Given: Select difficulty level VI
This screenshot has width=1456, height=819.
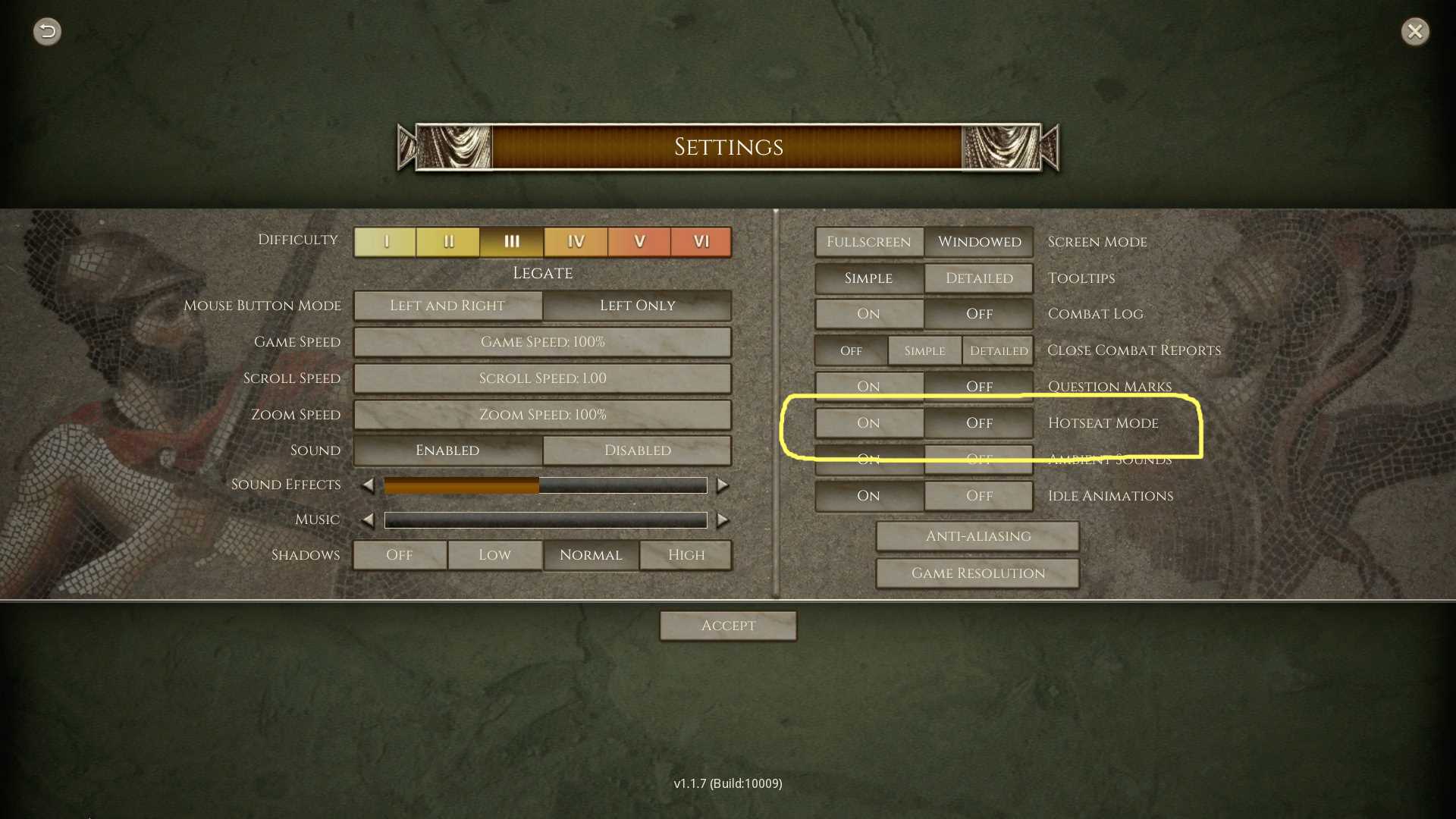Looking at the screenshot, I should pos(701,242).
